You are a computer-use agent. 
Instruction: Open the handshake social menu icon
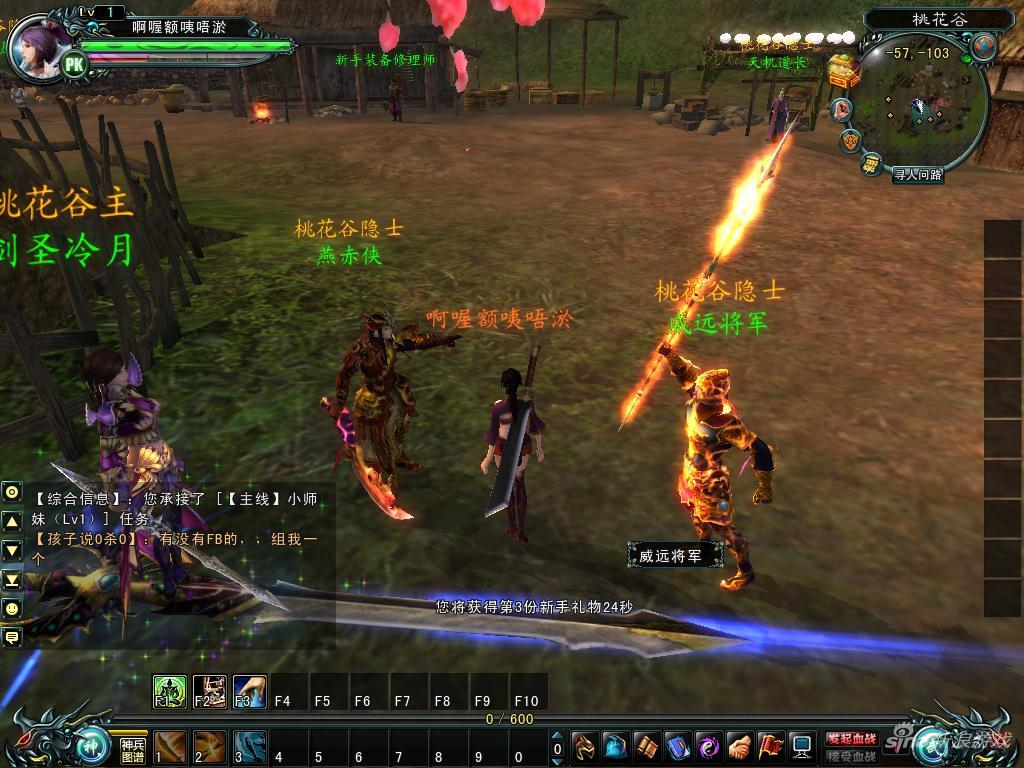[740, 746]
